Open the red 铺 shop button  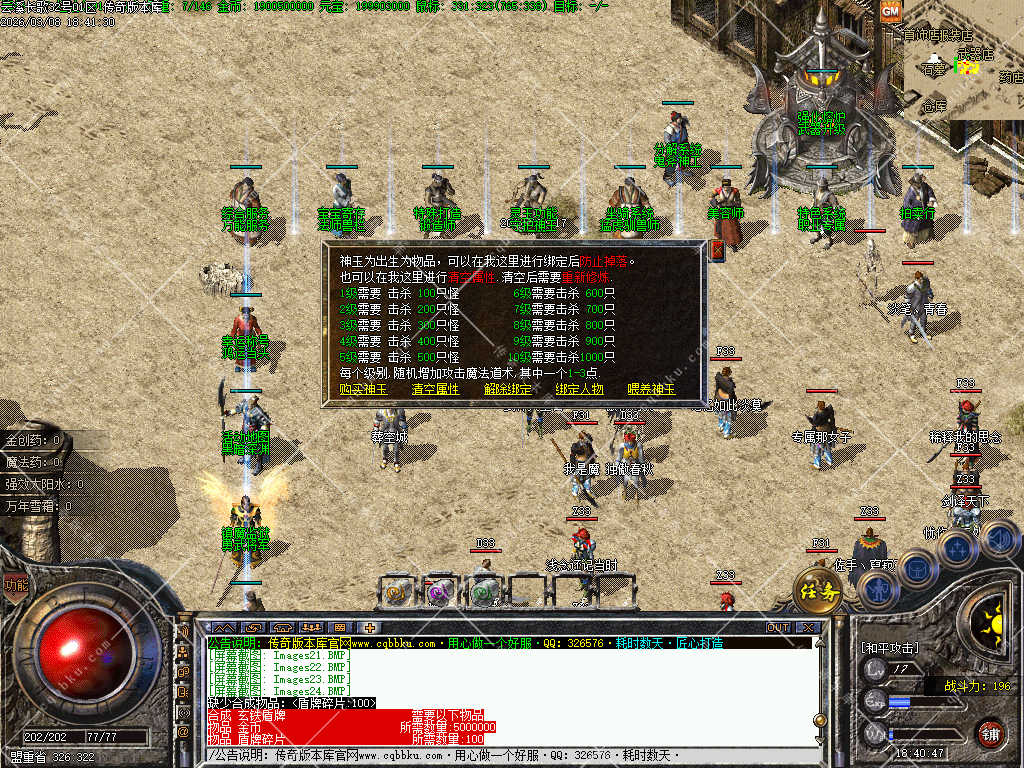tap(990, 733)
